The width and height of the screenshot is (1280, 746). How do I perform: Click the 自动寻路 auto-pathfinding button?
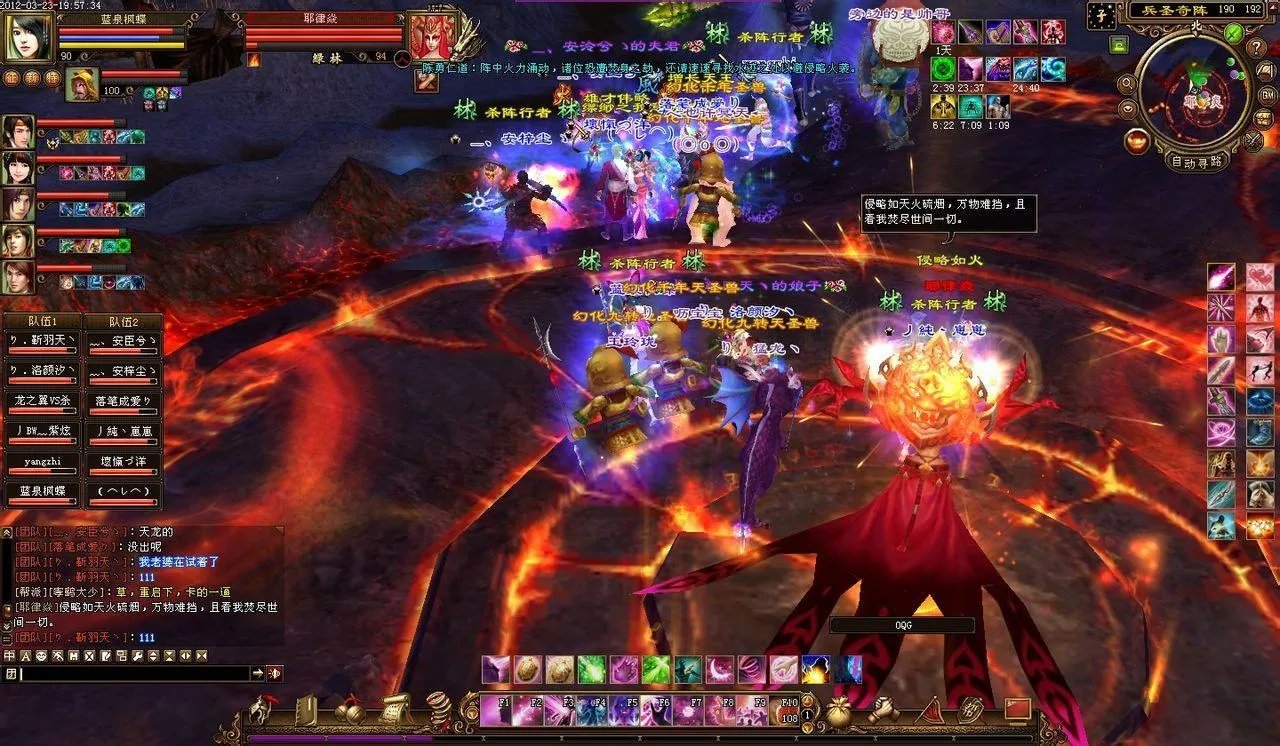(x=1196, y=161)
